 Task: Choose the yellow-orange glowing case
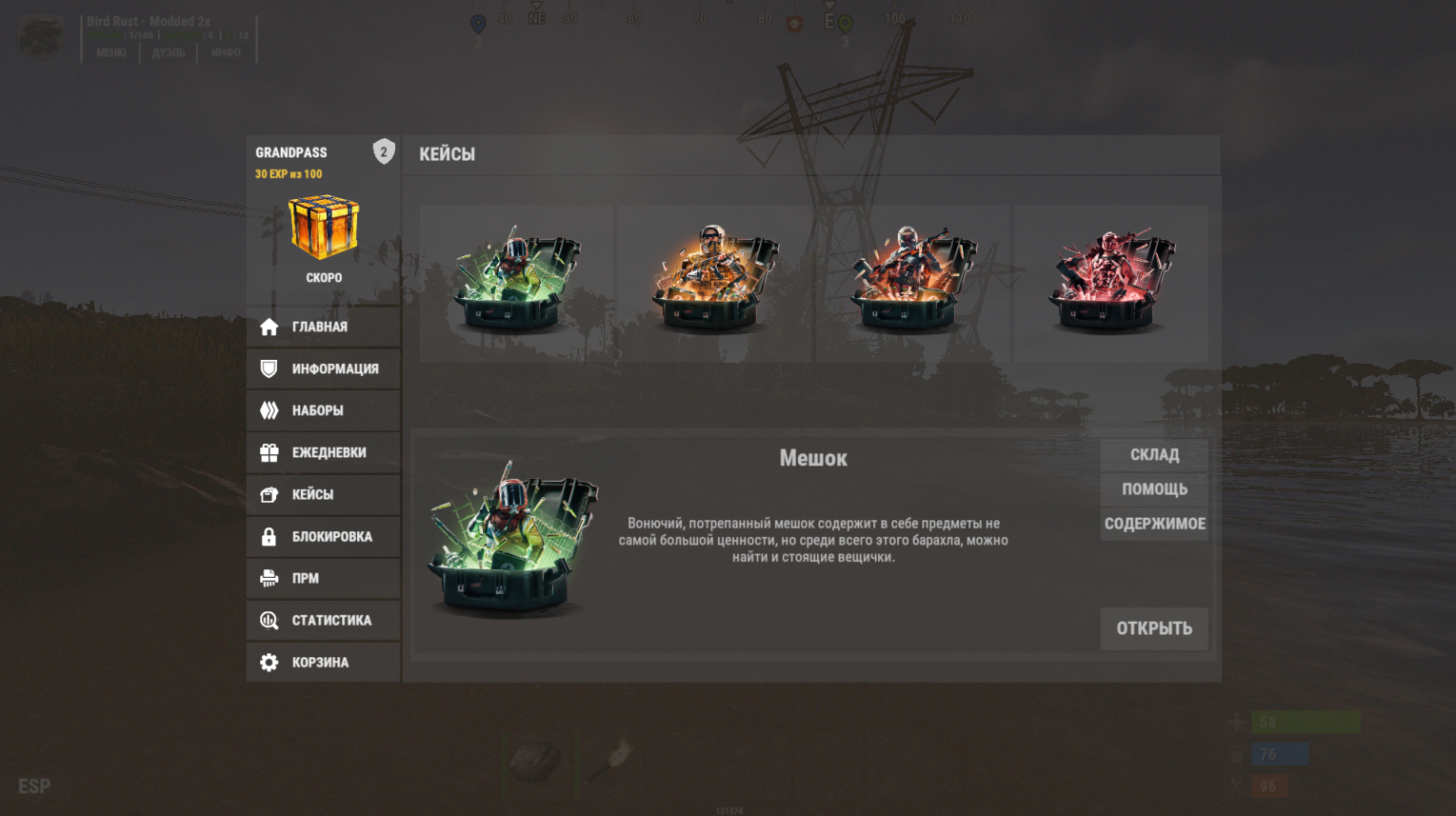[x=714, y=283]
